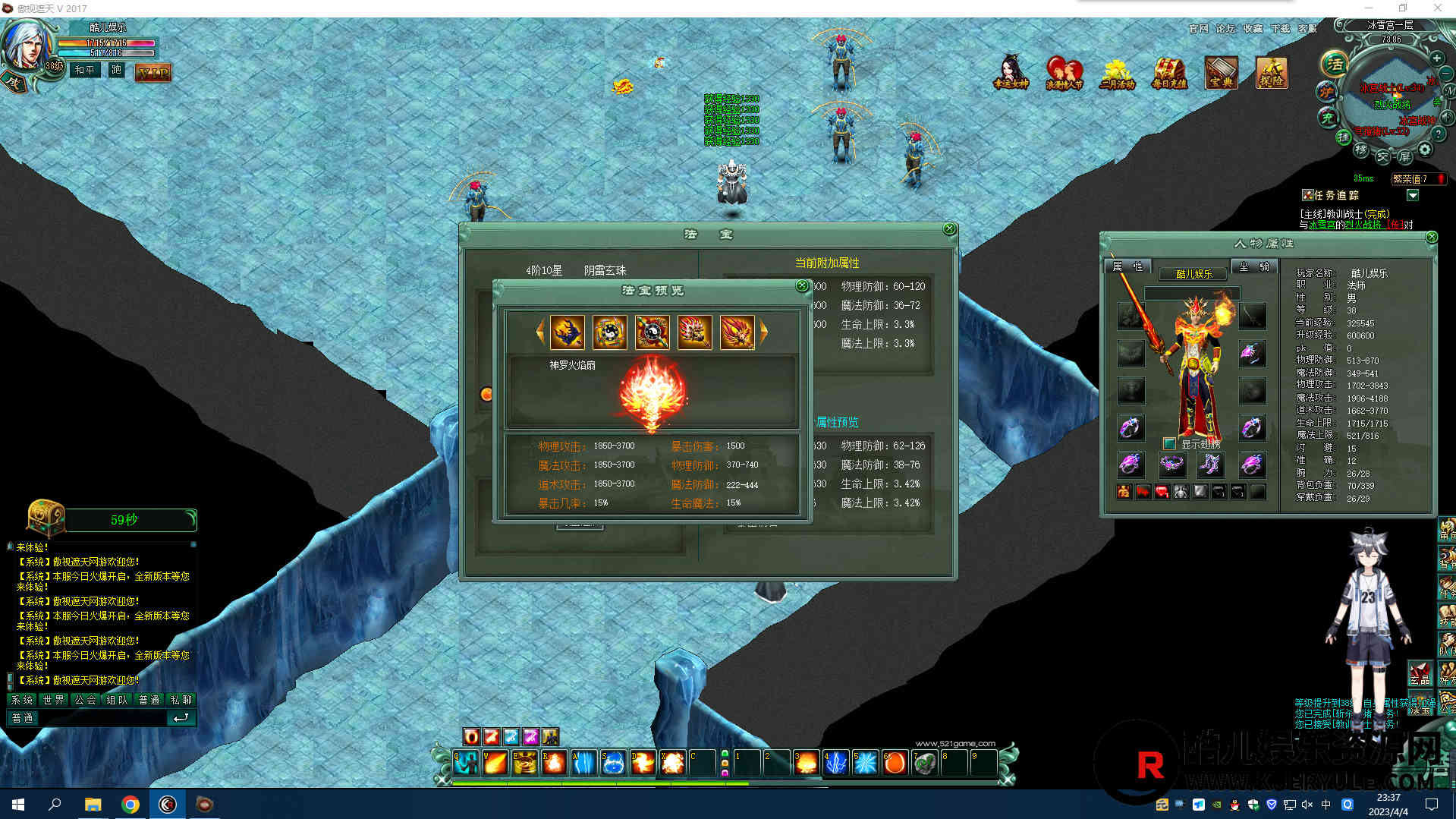Close the 法宝预览 preview window
Viewport: 1456px width, 819px height.
[x=802, y=286]
